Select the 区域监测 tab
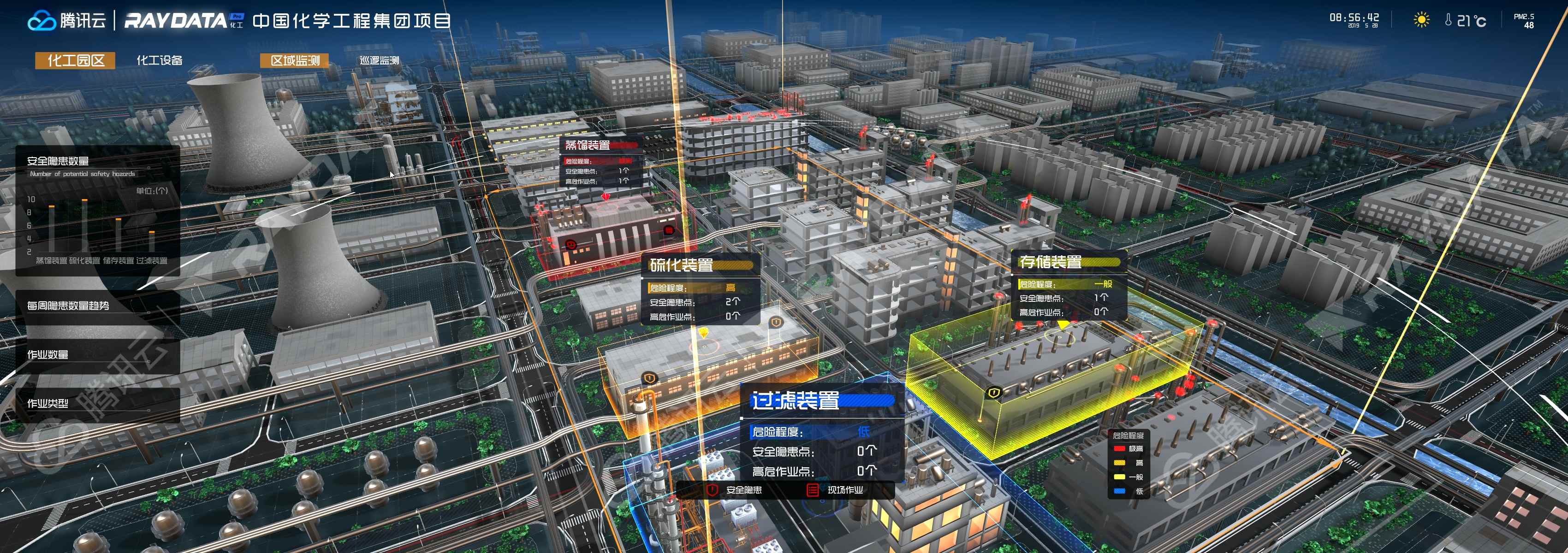The height and width of the screenshot is (553, 1568). (x=295, y=60)
